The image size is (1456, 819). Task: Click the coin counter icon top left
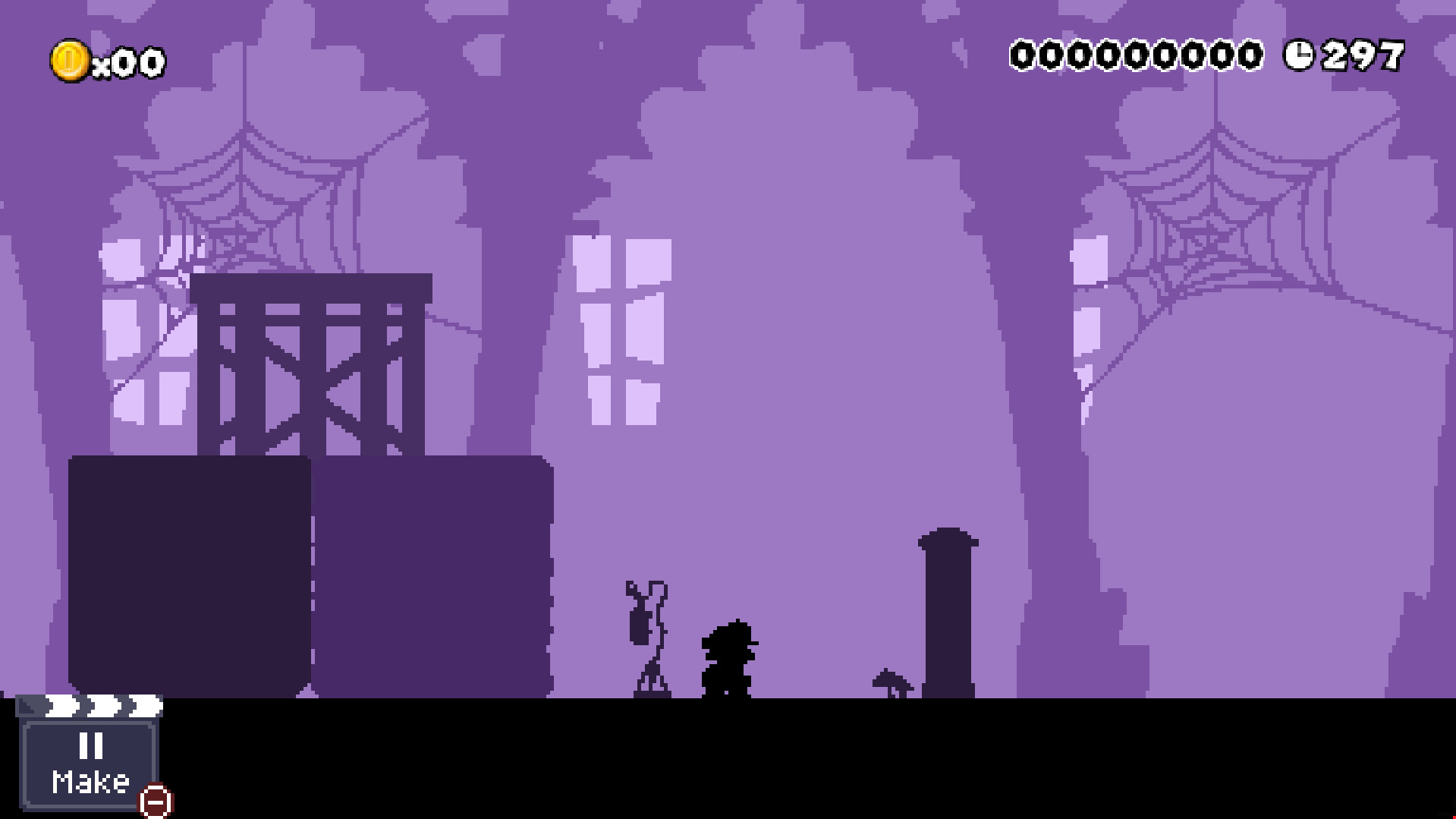(69, 60)
